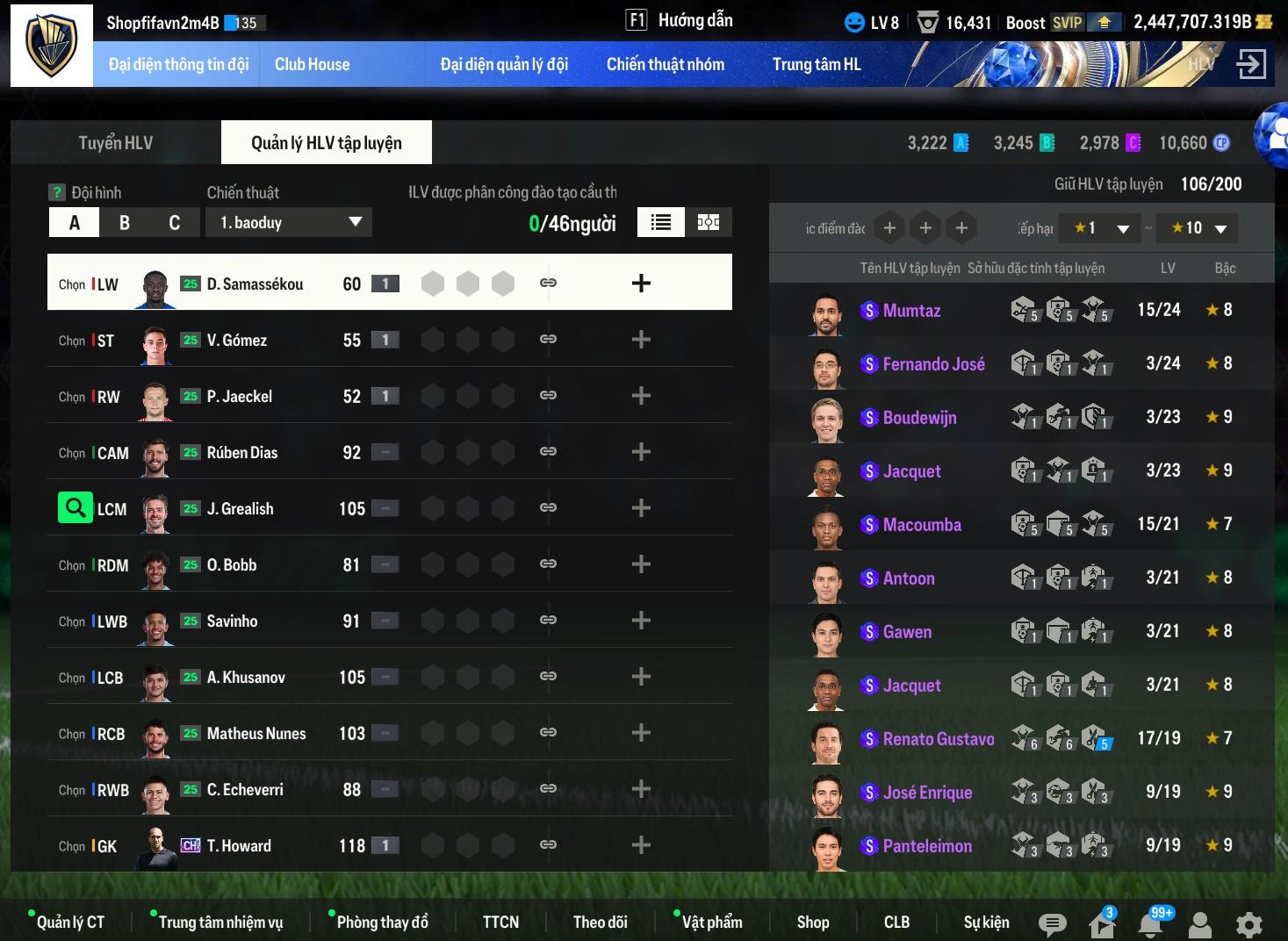Add a coach to T. Howard
1288x941 pixels.
click(641, 845)
